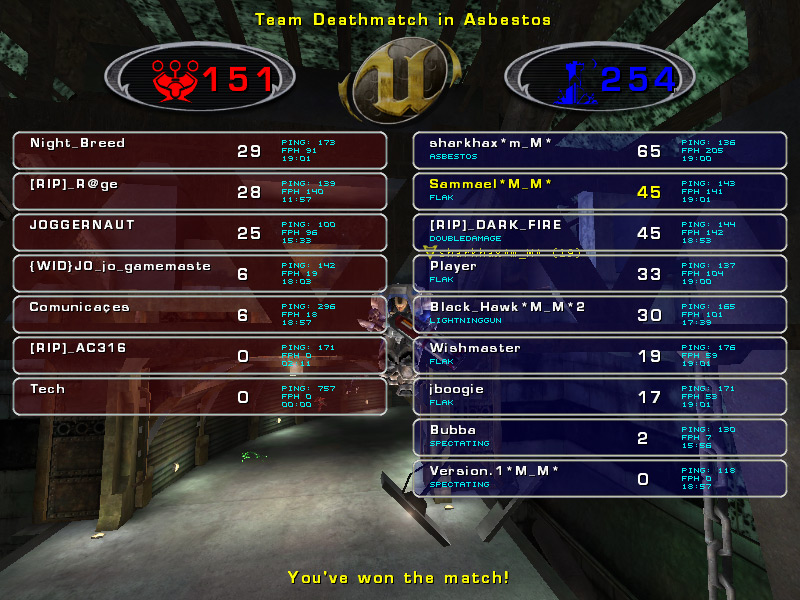The width and height of the screenshot is (800, 600).
Task: Select the Version.1*M_M* spectator row
Action: tap(598, 479)
